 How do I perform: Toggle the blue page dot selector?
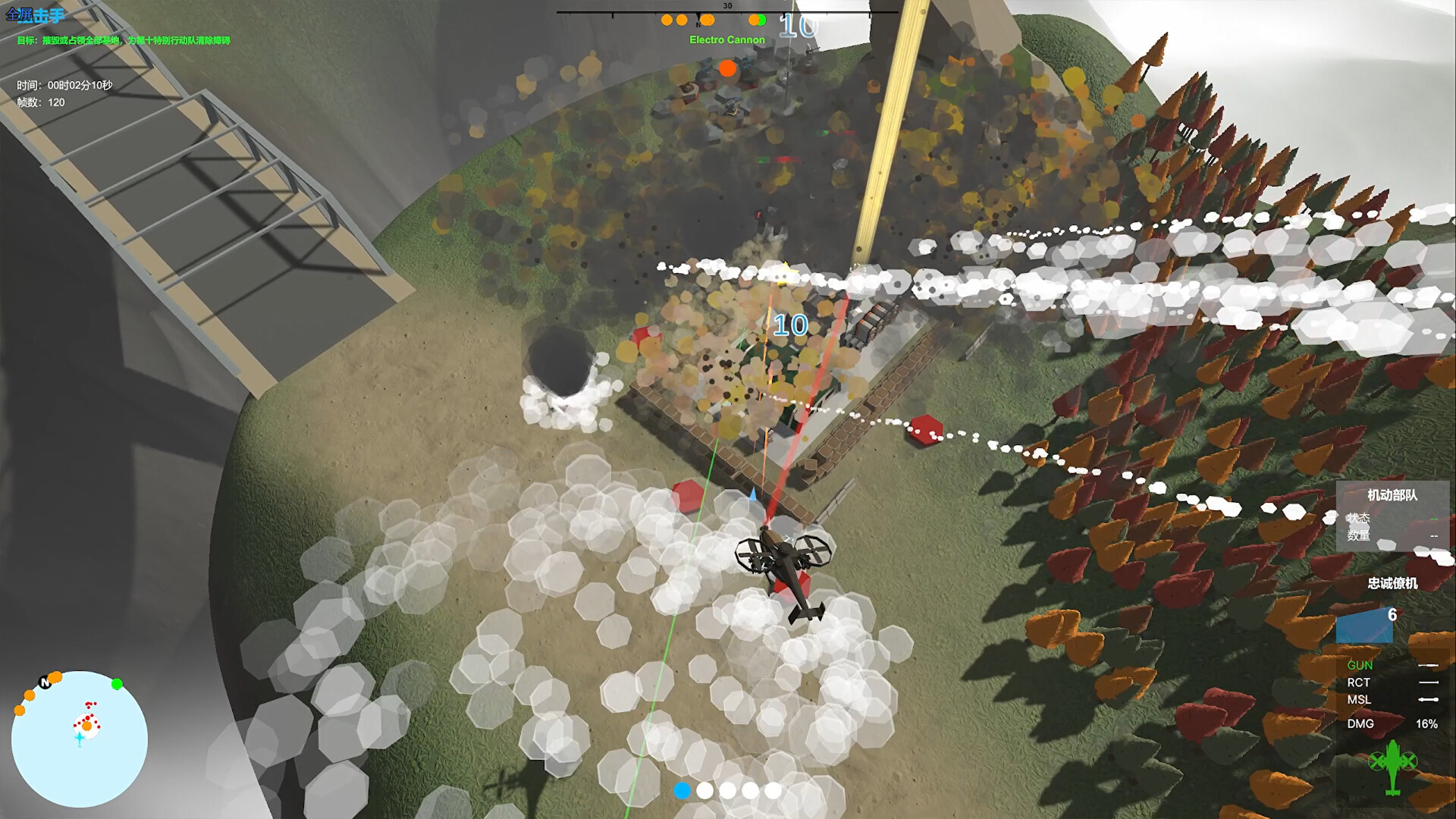pyautogui.click(x=683, y=790)
